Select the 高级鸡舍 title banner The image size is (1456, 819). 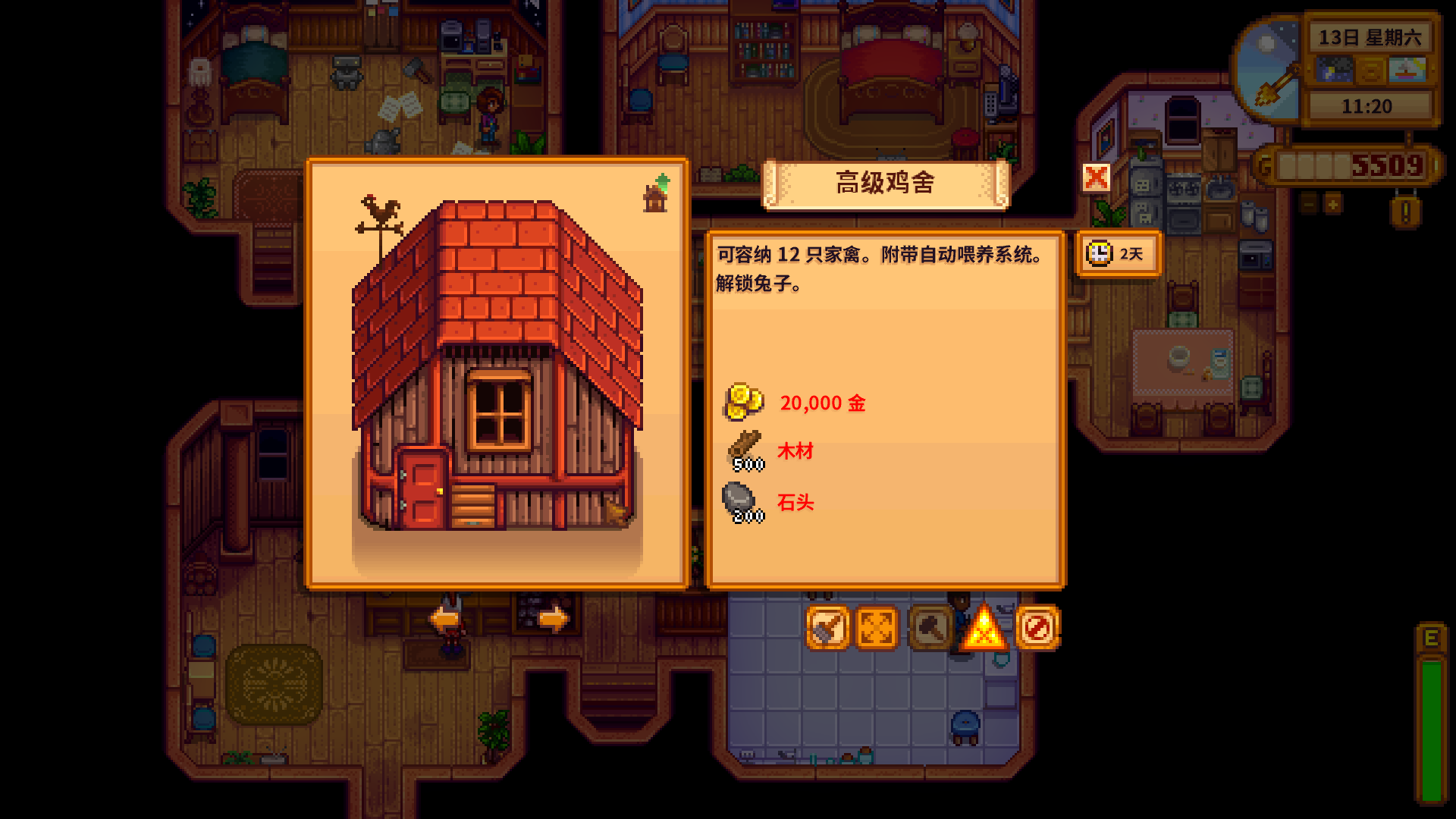[x=886, y=184]
